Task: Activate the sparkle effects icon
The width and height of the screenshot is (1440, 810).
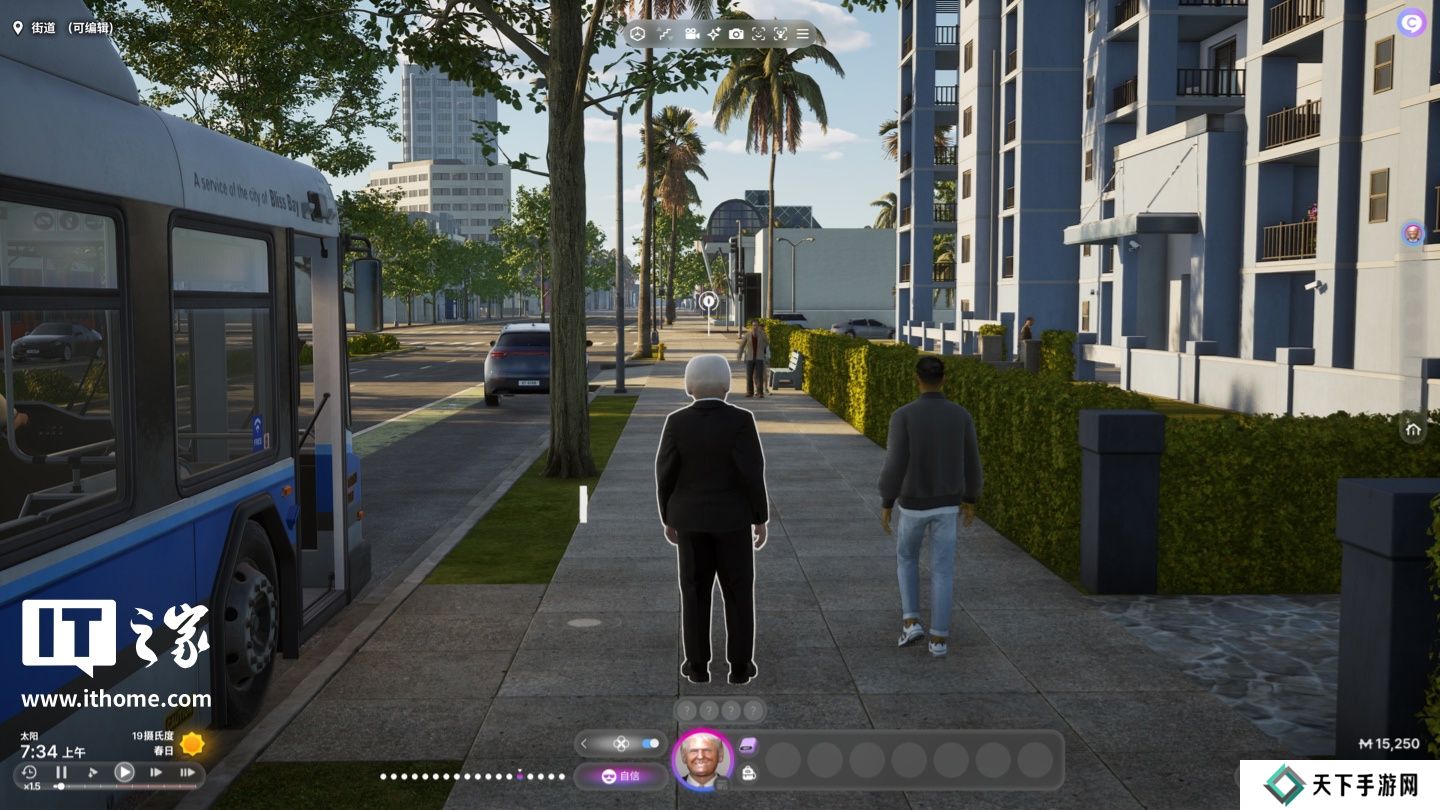Action: [x=714, y=34]
